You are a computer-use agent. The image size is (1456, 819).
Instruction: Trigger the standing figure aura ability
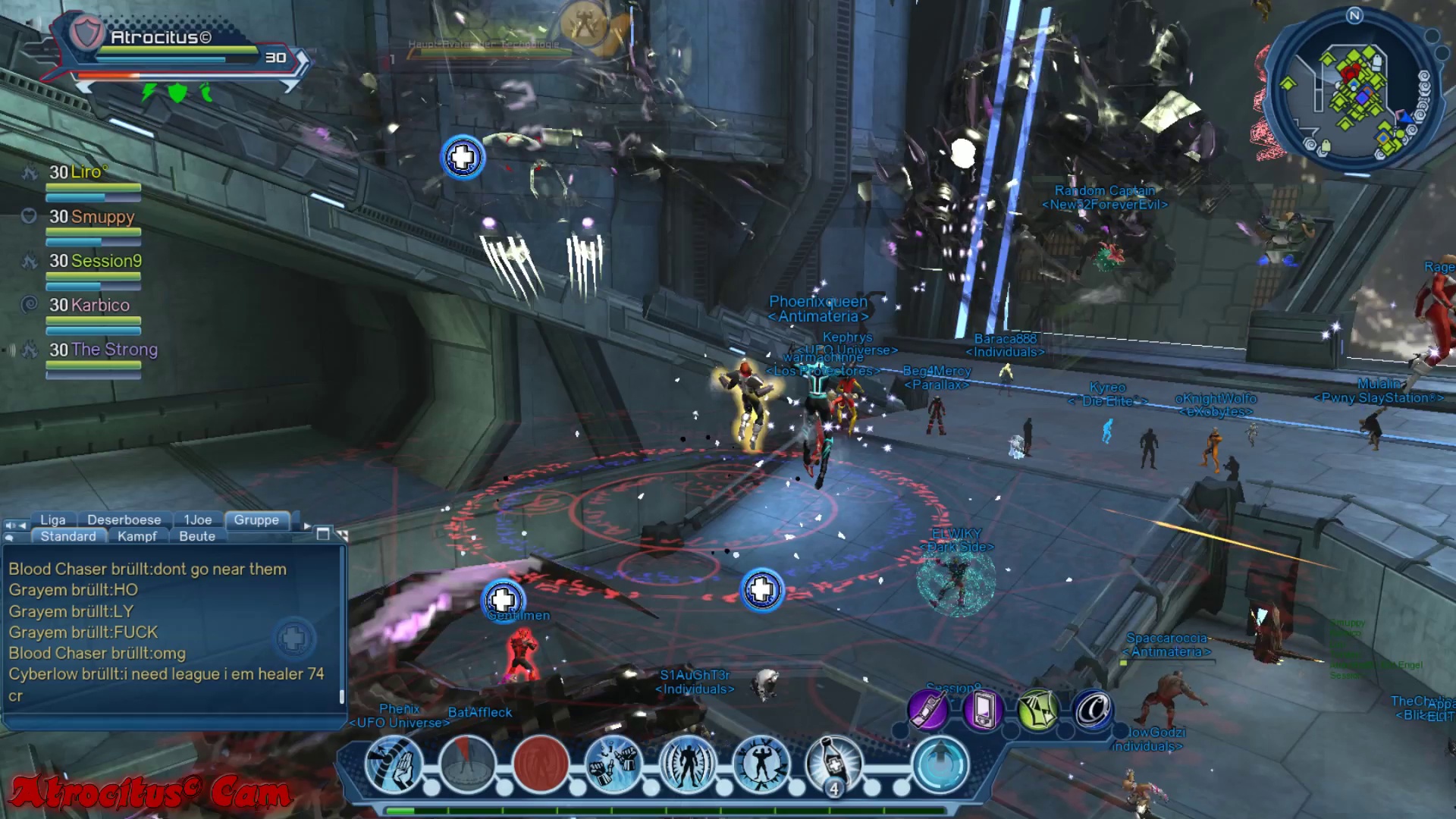[x=687, y=764]
